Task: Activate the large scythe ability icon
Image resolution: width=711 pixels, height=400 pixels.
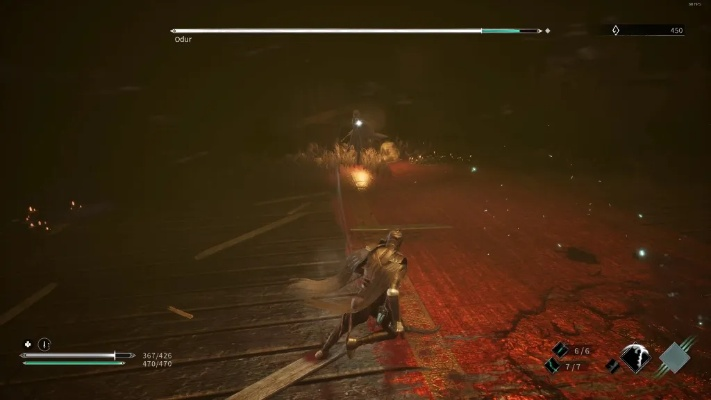Action: coord(635,357)
